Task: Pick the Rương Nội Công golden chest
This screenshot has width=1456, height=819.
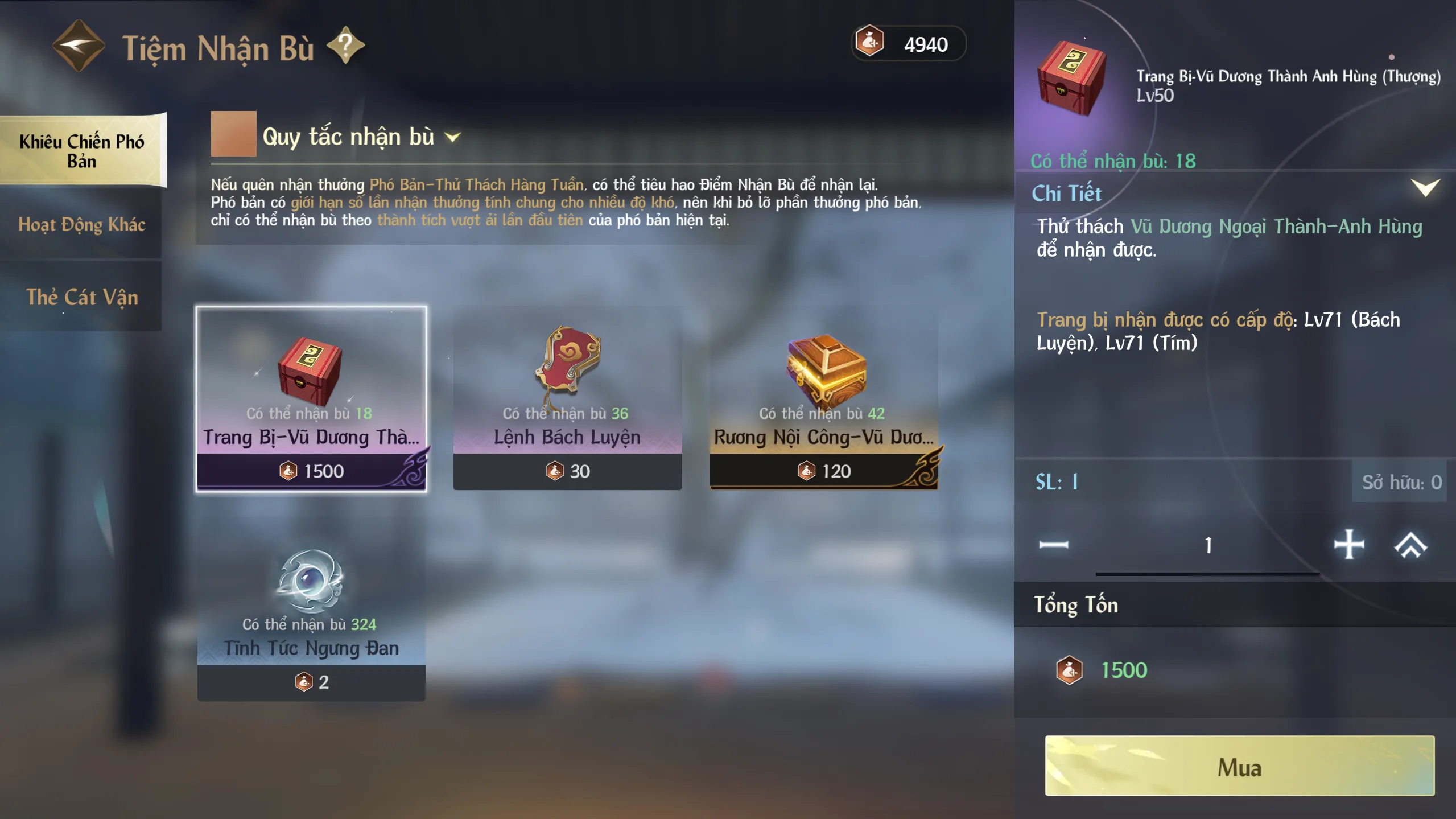Action: [823, 398]
